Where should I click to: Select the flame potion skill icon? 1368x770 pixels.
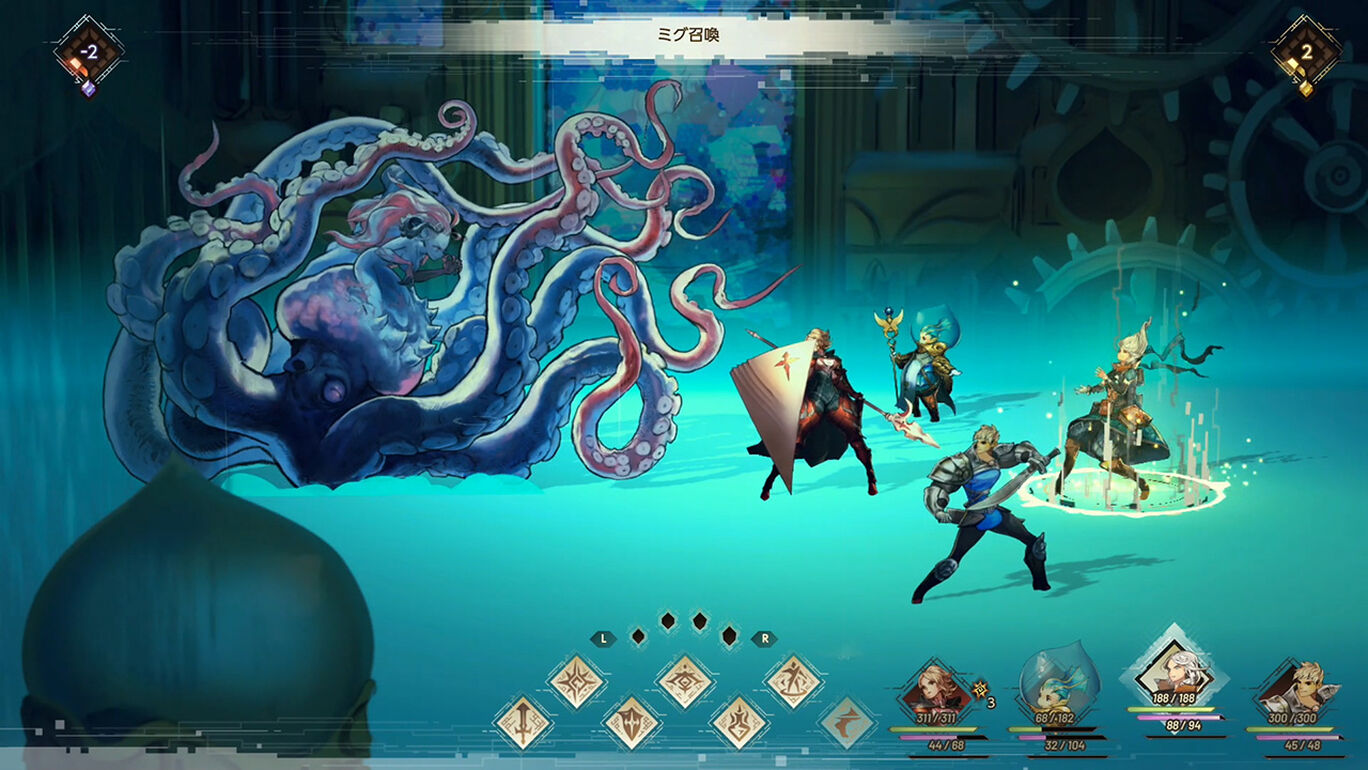(x=739, y=723)
